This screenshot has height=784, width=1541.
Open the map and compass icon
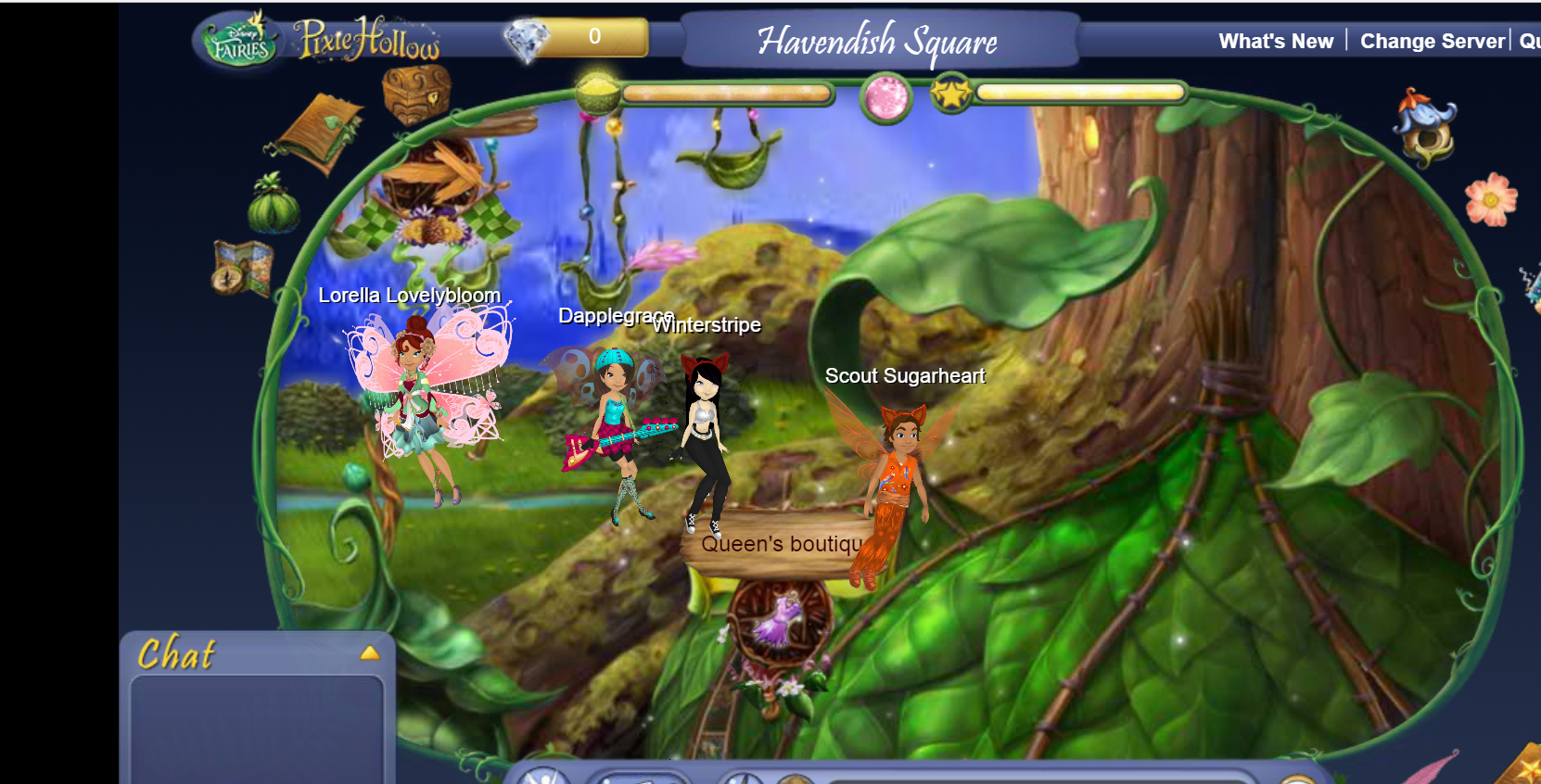242,268
